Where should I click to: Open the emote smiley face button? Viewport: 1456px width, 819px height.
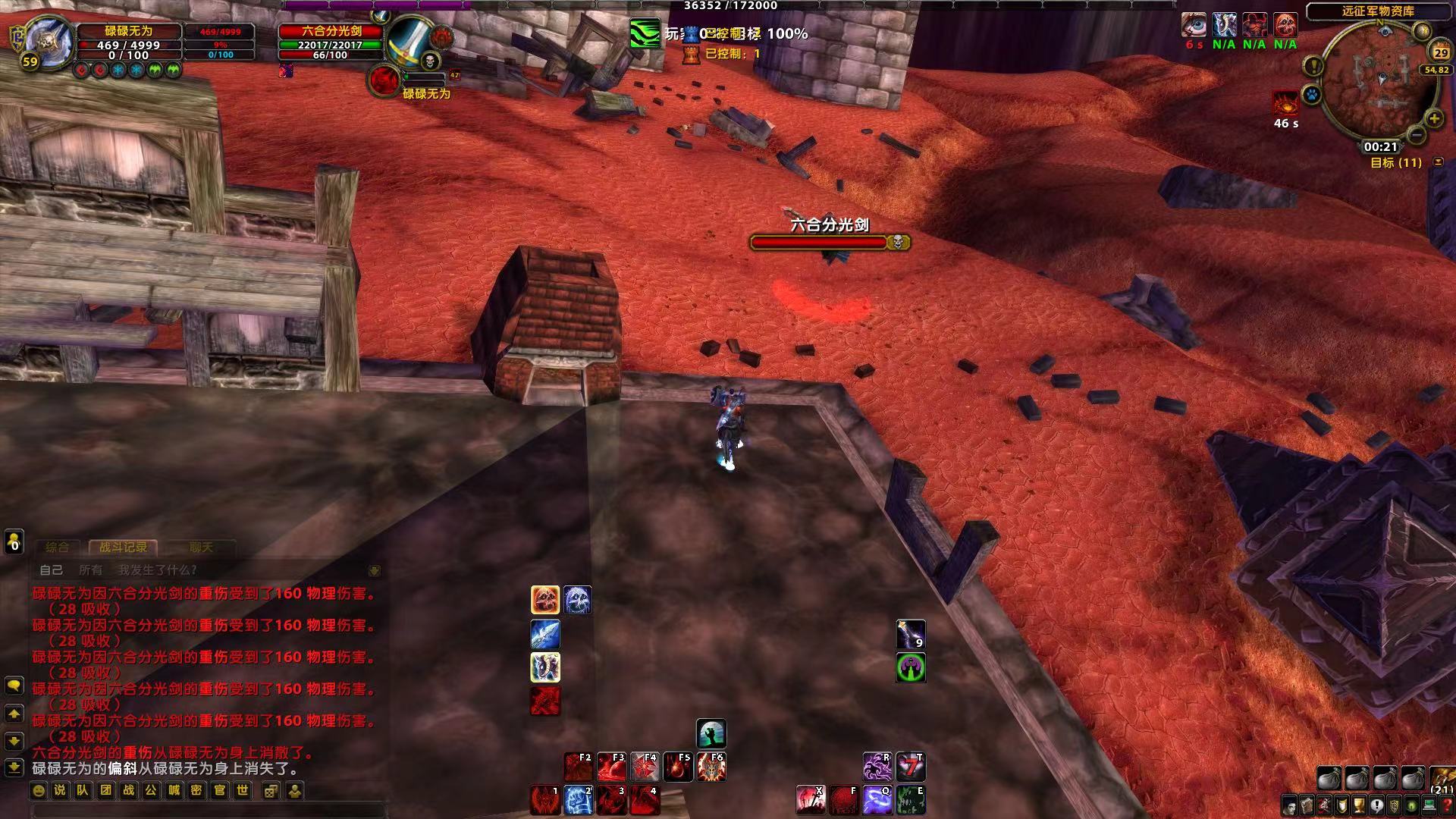39,790
